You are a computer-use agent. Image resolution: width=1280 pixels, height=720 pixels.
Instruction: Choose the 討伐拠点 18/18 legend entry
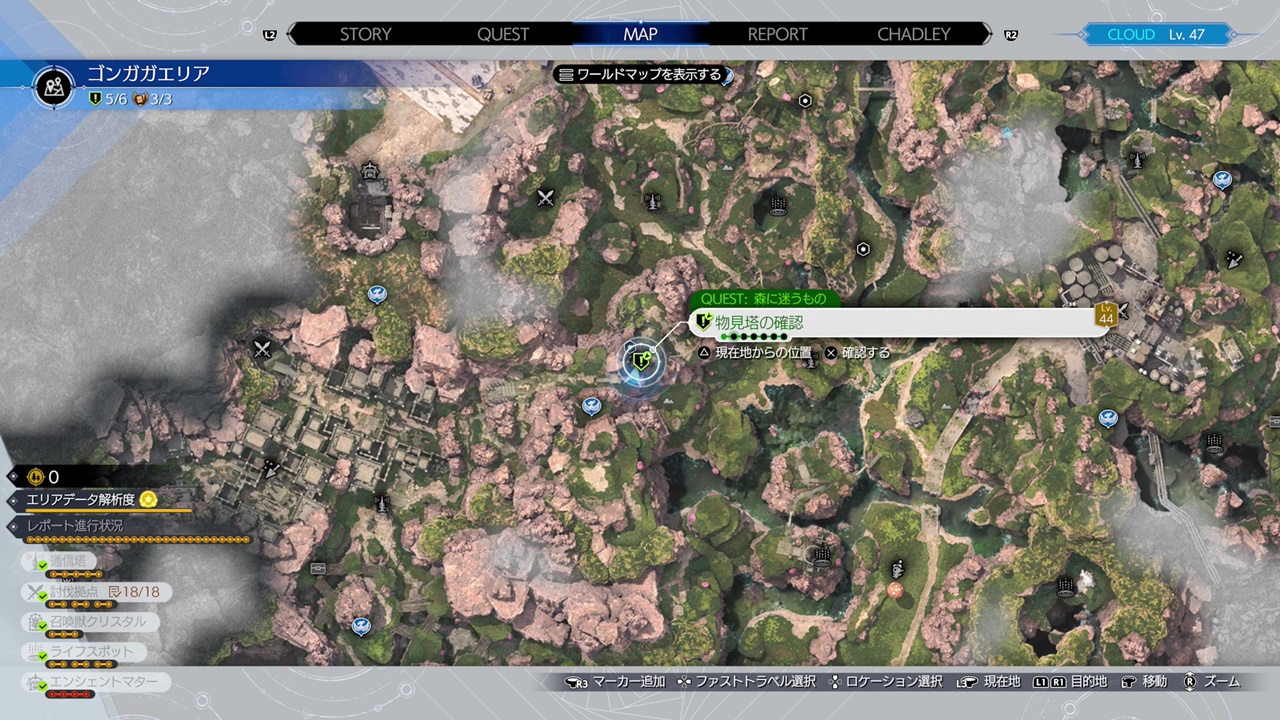pos(98,592)
